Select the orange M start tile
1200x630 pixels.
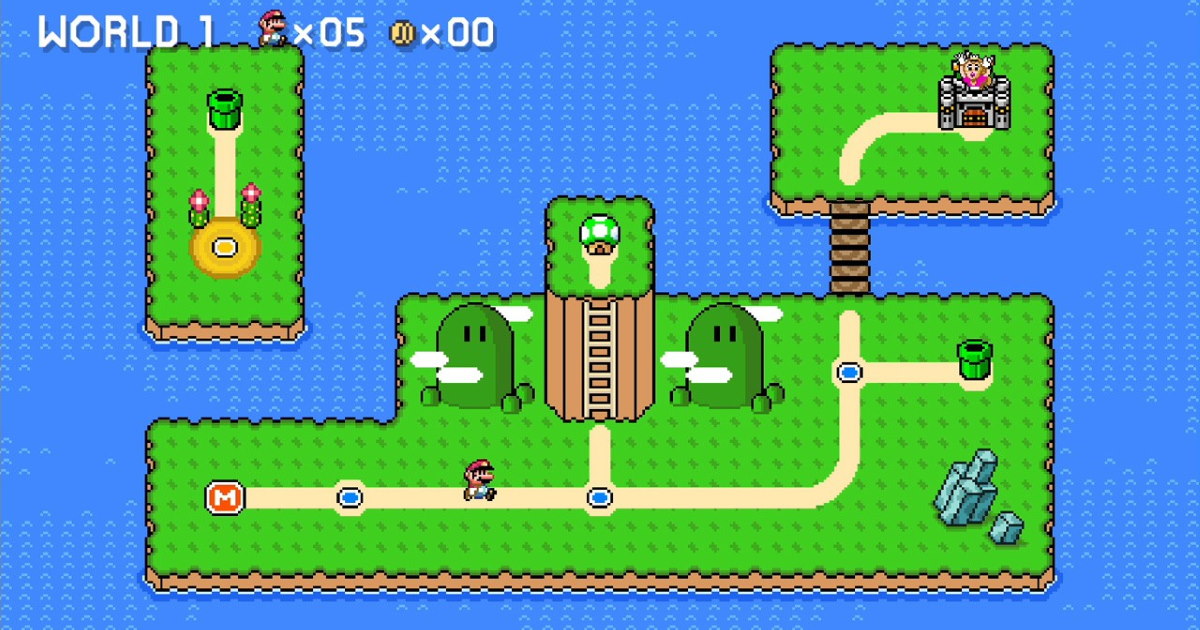225,496
